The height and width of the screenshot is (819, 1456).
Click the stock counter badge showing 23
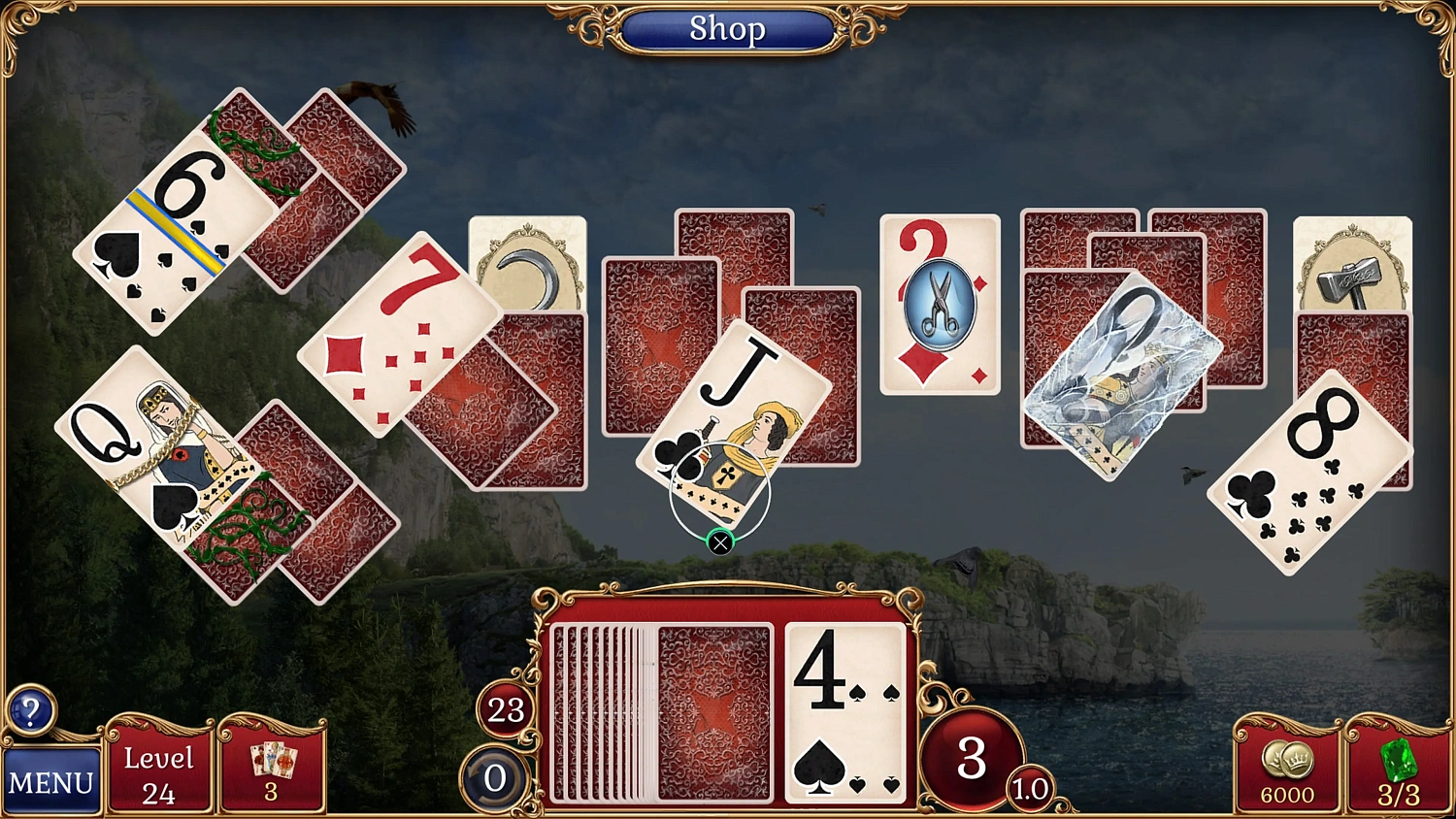click(503, 708)
